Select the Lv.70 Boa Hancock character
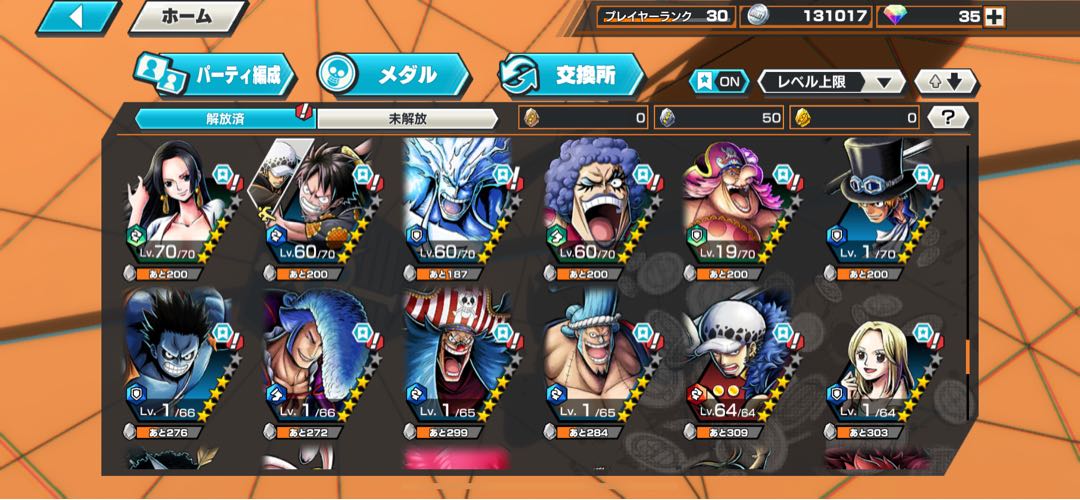 coord(180,207)
